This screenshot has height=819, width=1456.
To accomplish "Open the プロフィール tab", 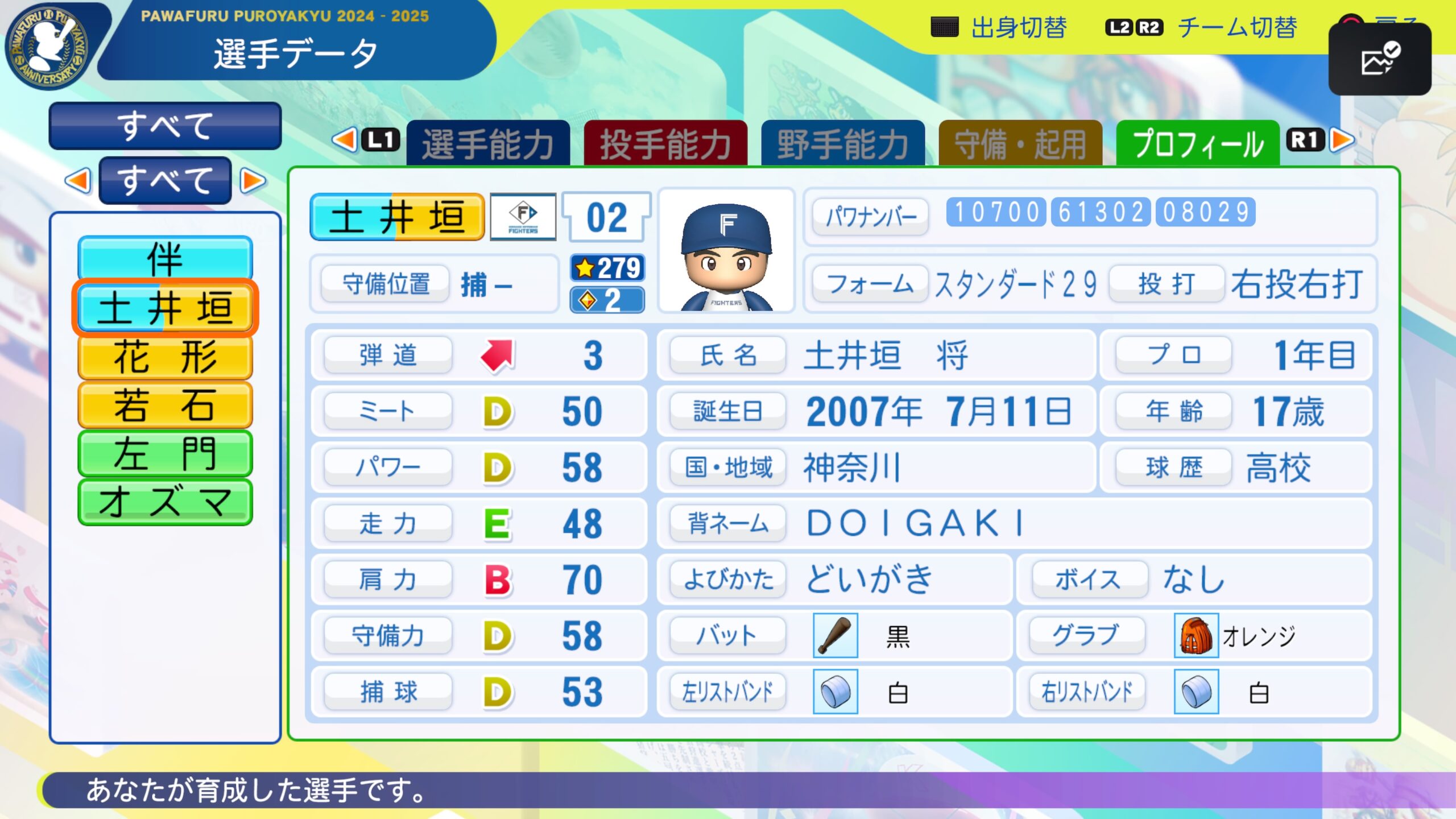I will 1198,143.
